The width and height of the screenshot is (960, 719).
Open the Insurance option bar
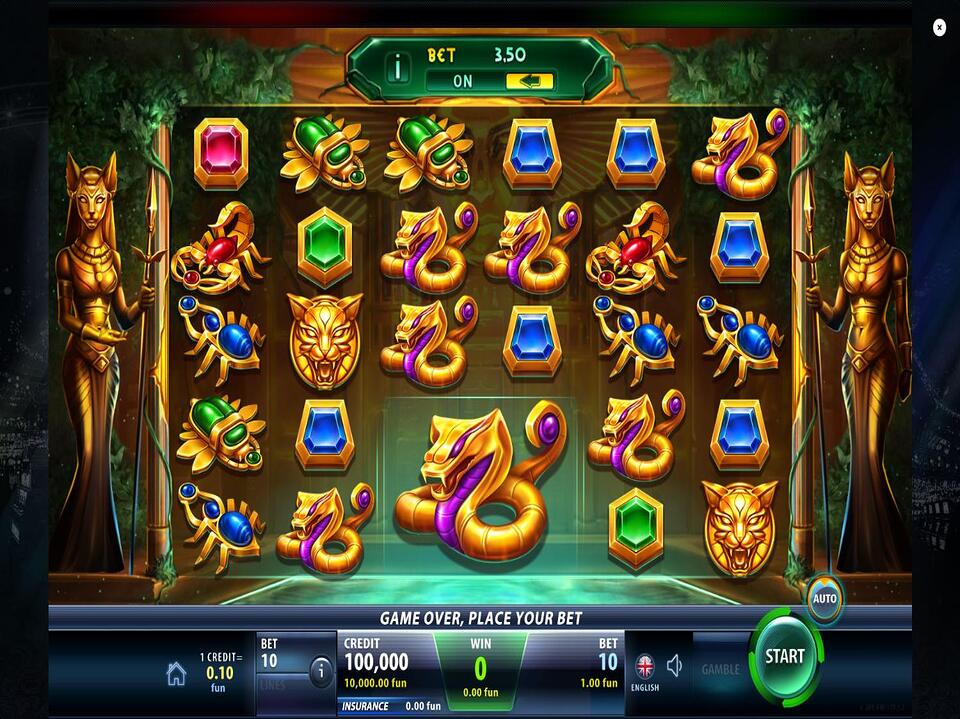(x=390, y=706)
